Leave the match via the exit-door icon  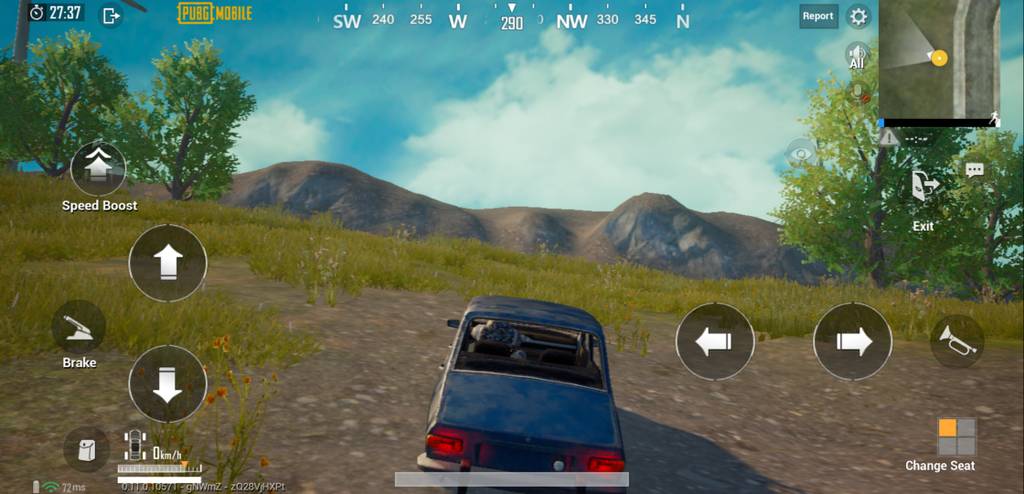tap(111, 15)
